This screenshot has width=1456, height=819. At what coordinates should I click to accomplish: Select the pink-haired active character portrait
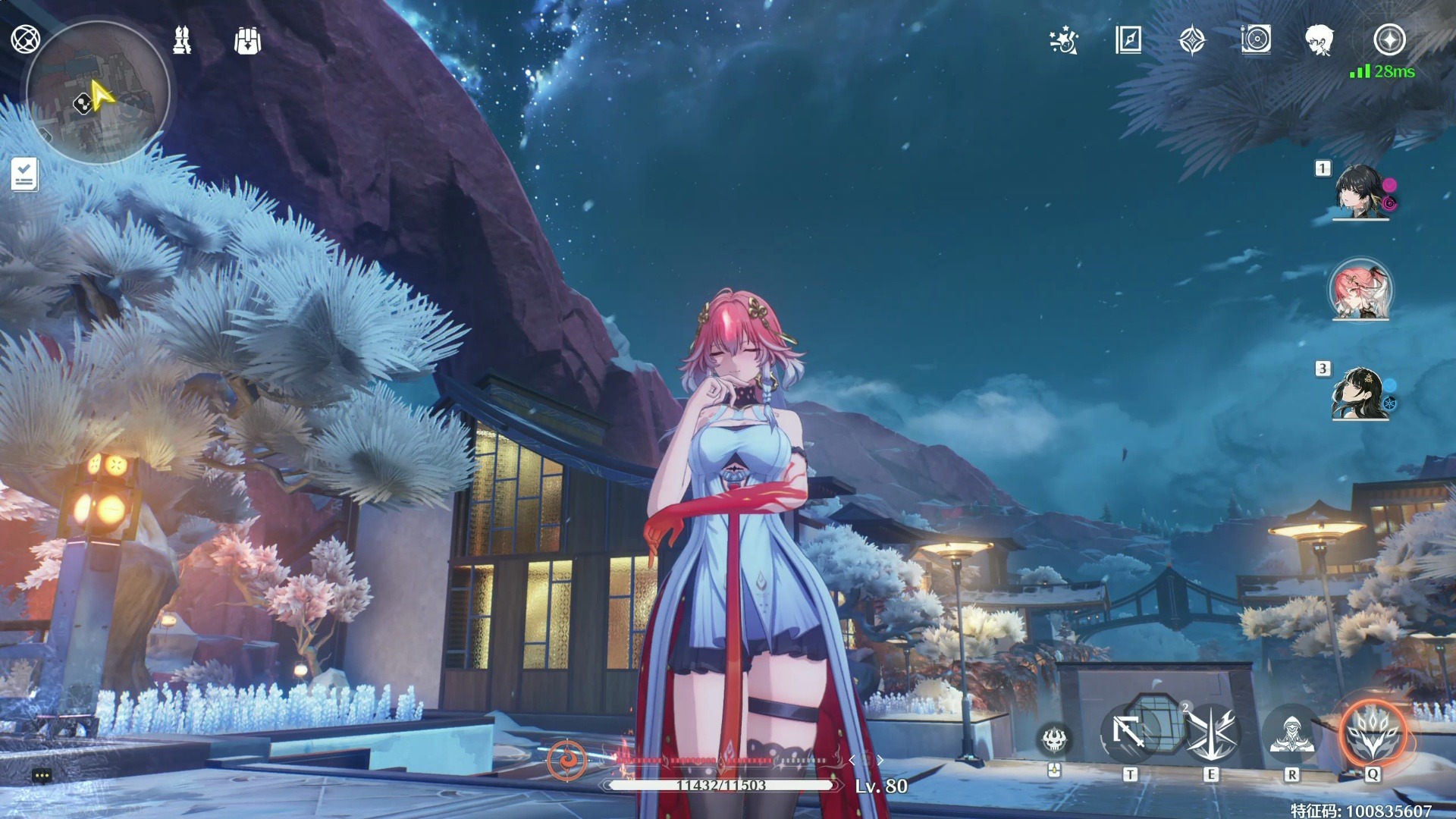coord(1360,290)
